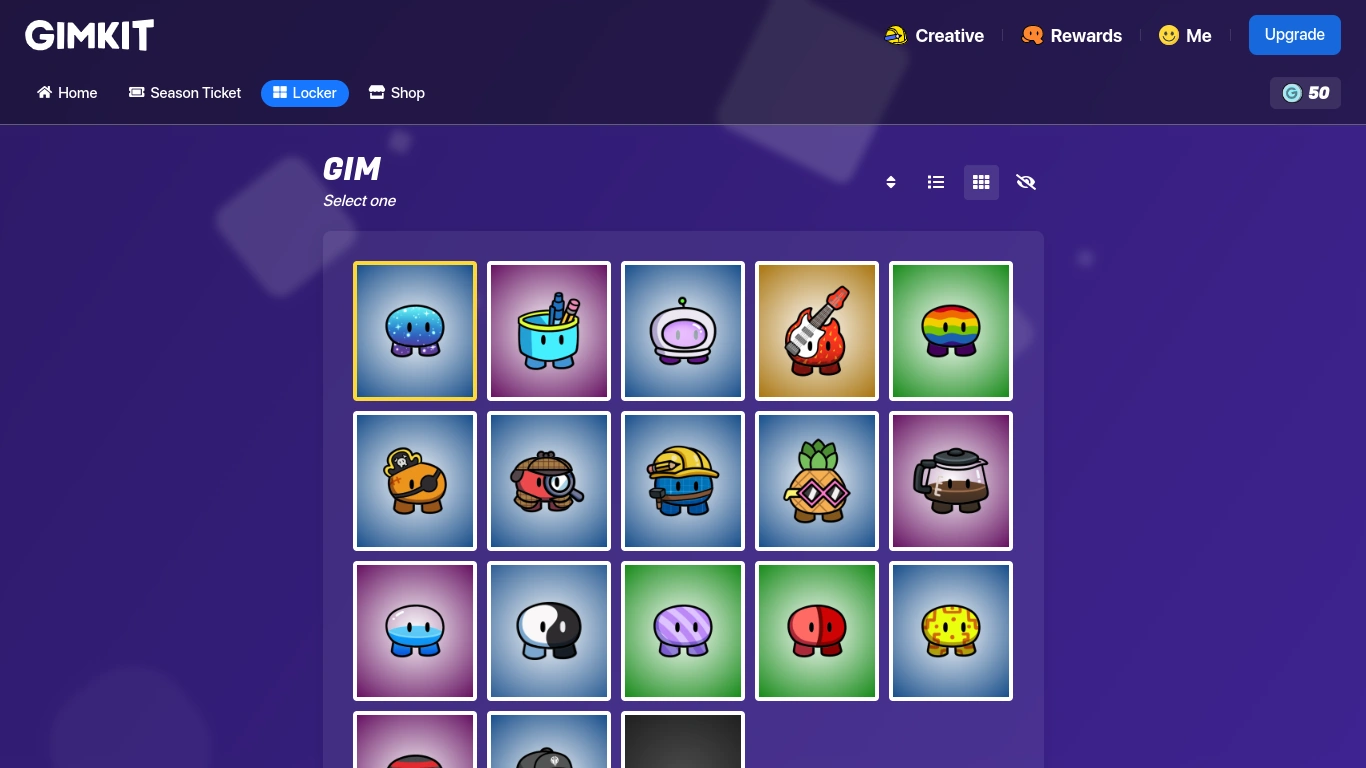Check your GimBucks balance
The width and height of the screenshot is (1366, 768).
[1305, 92]
